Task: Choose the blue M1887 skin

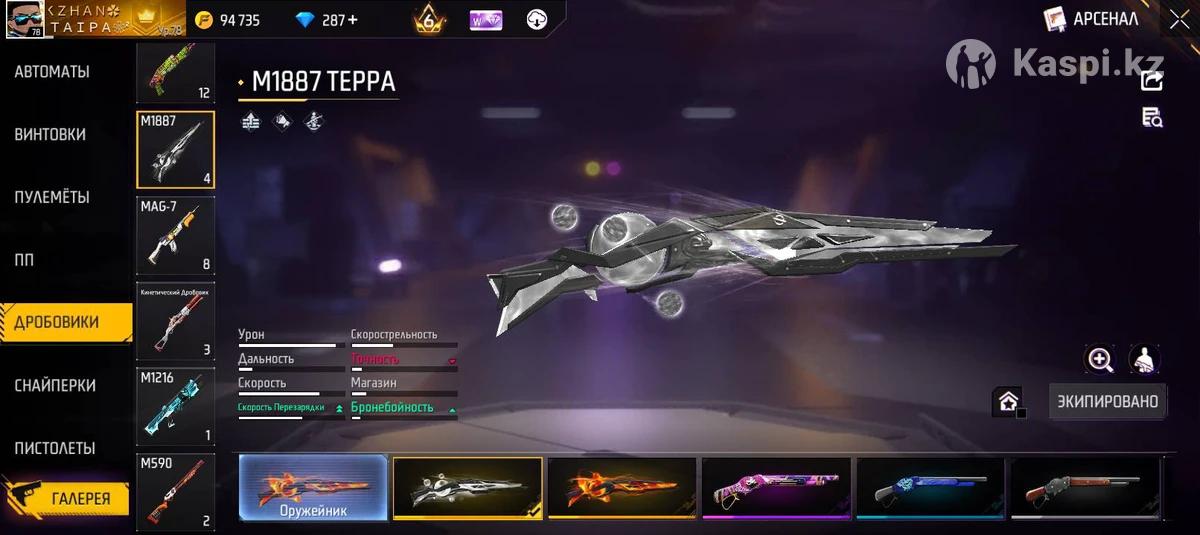Action: [930, 488]
